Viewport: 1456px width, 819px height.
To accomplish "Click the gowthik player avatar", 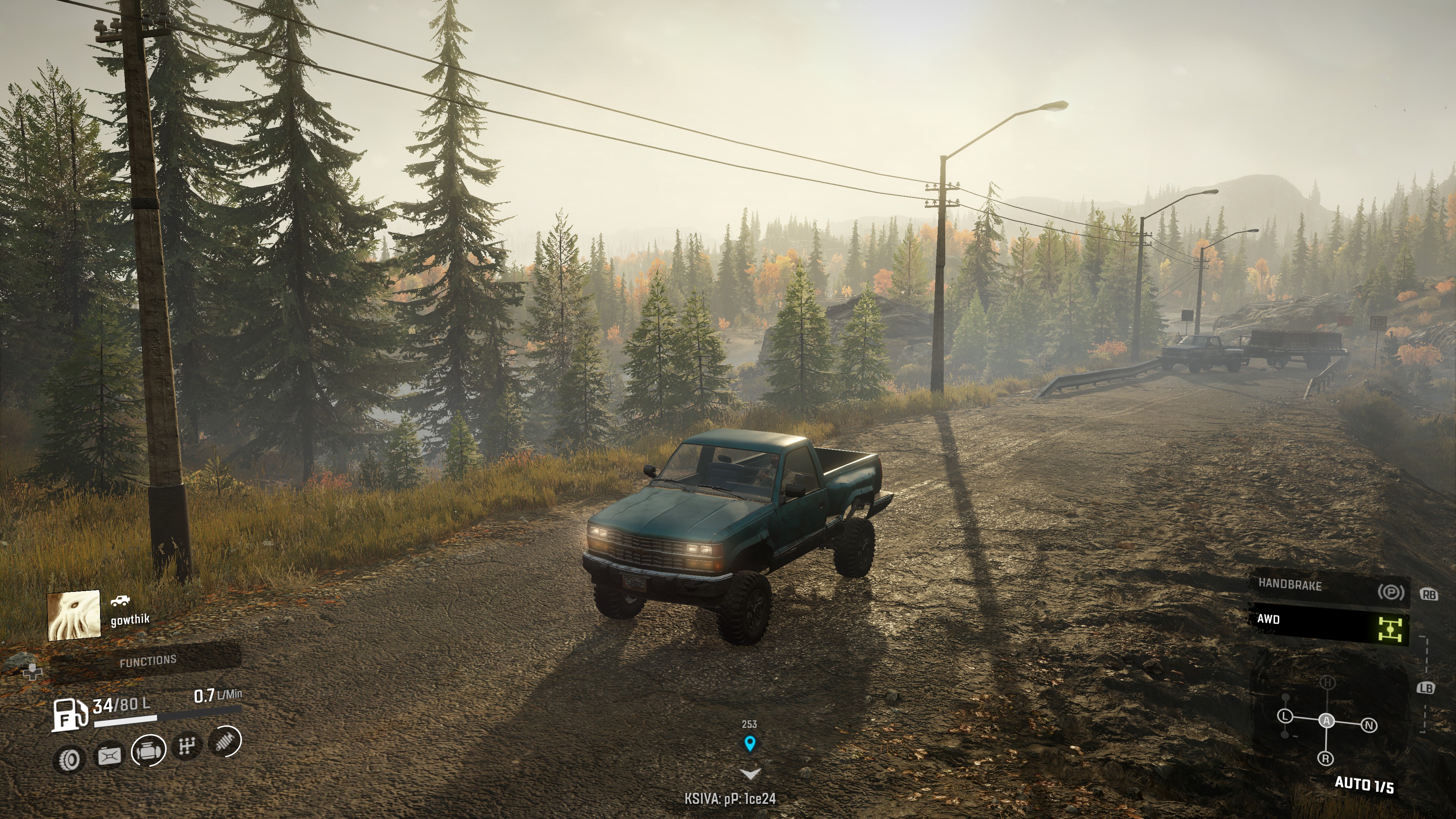I will click(x=74, y=615).
